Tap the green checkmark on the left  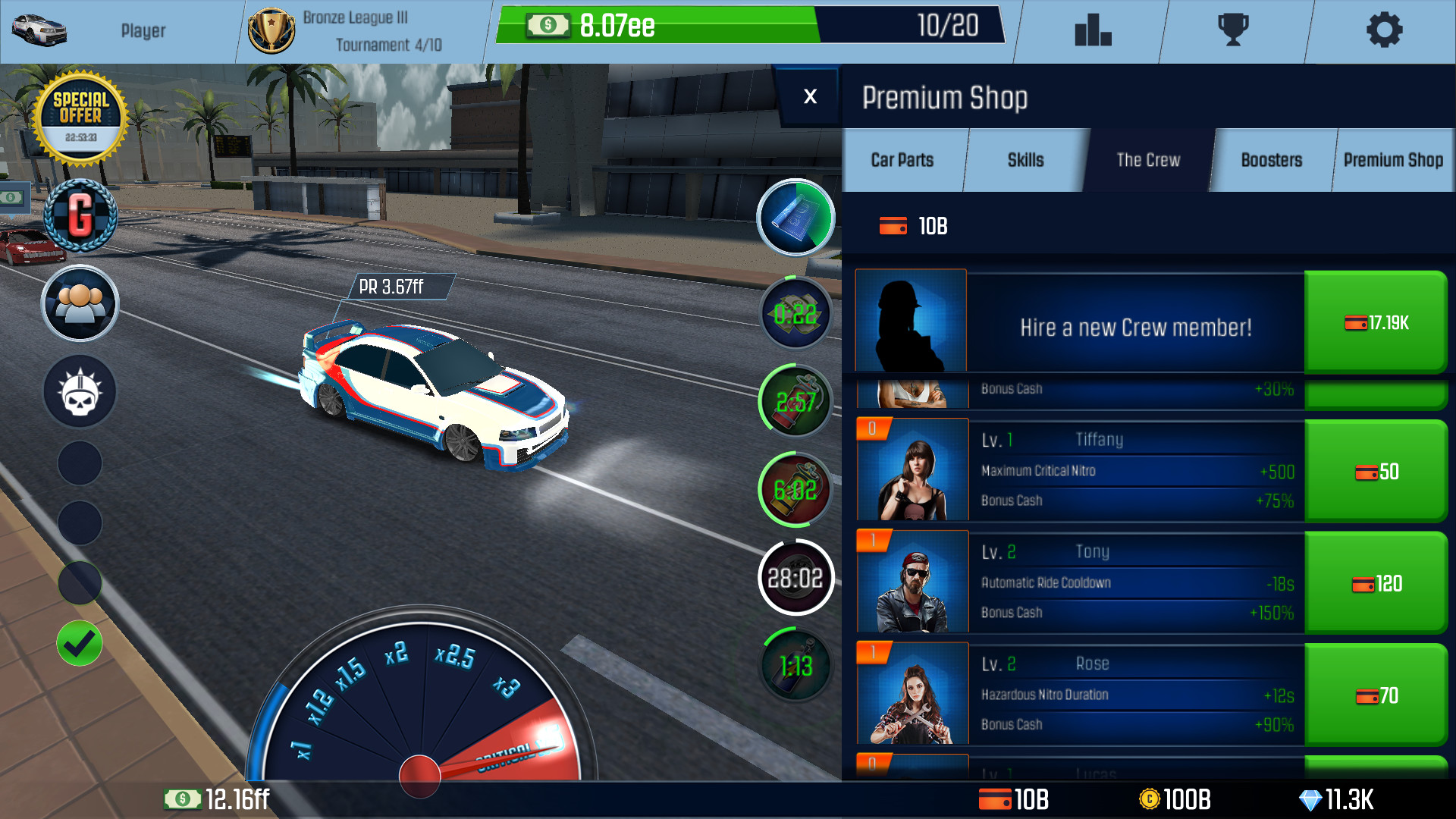pyautogui.click(x=79, y=642)
